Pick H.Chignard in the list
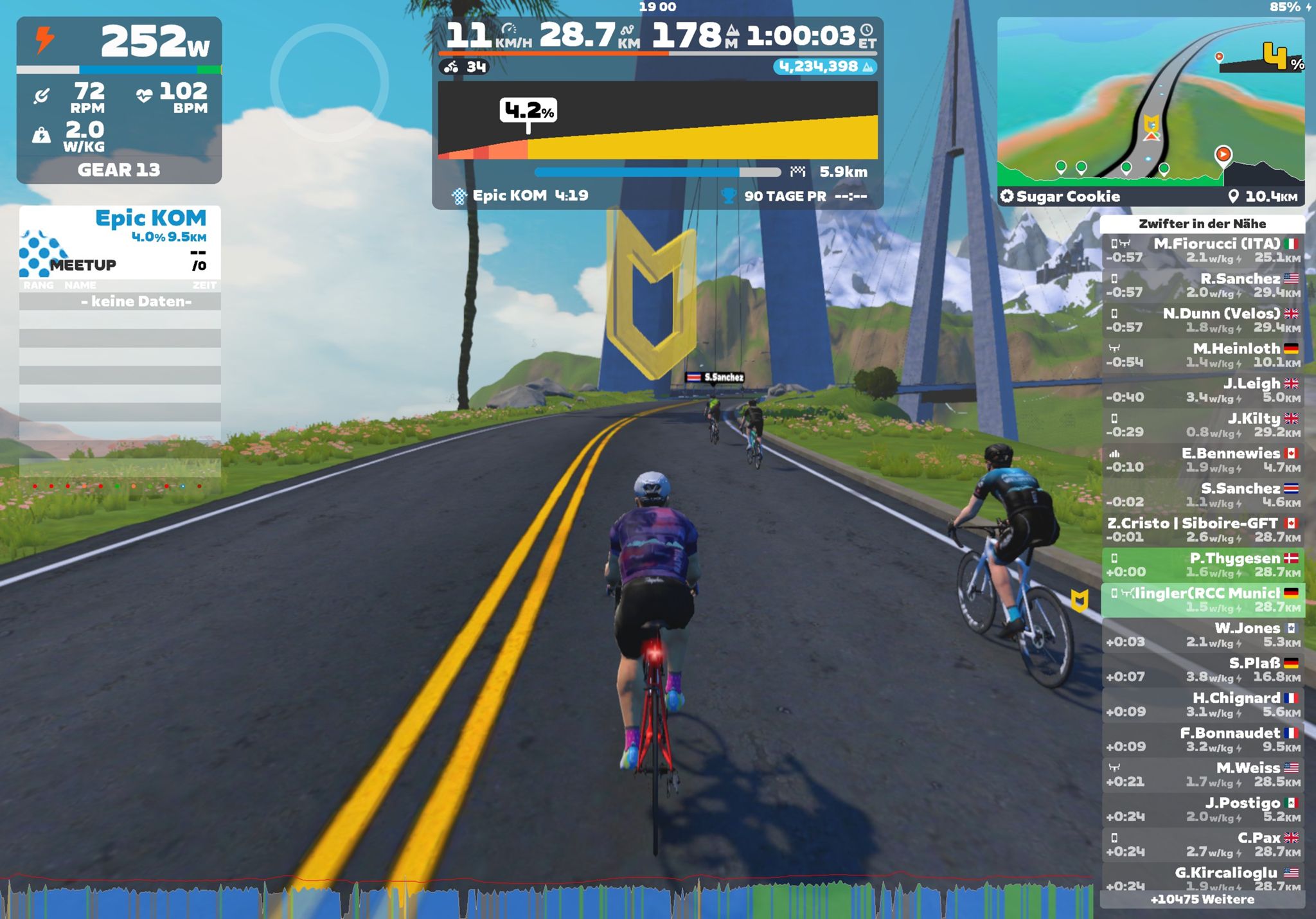1316x919 pixels. 1202,704
